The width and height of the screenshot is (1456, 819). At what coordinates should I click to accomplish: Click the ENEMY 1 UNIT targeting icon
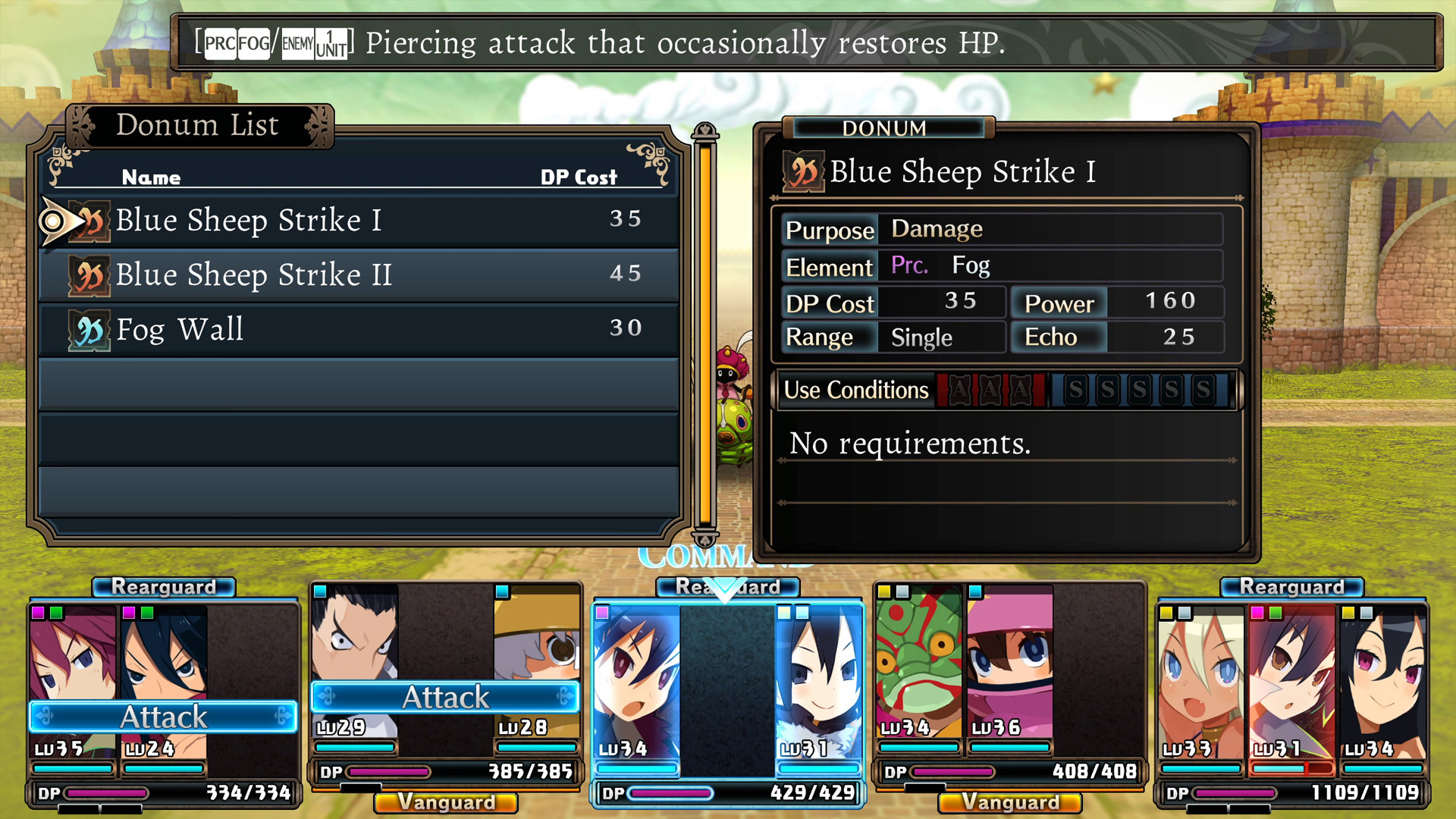315,43
